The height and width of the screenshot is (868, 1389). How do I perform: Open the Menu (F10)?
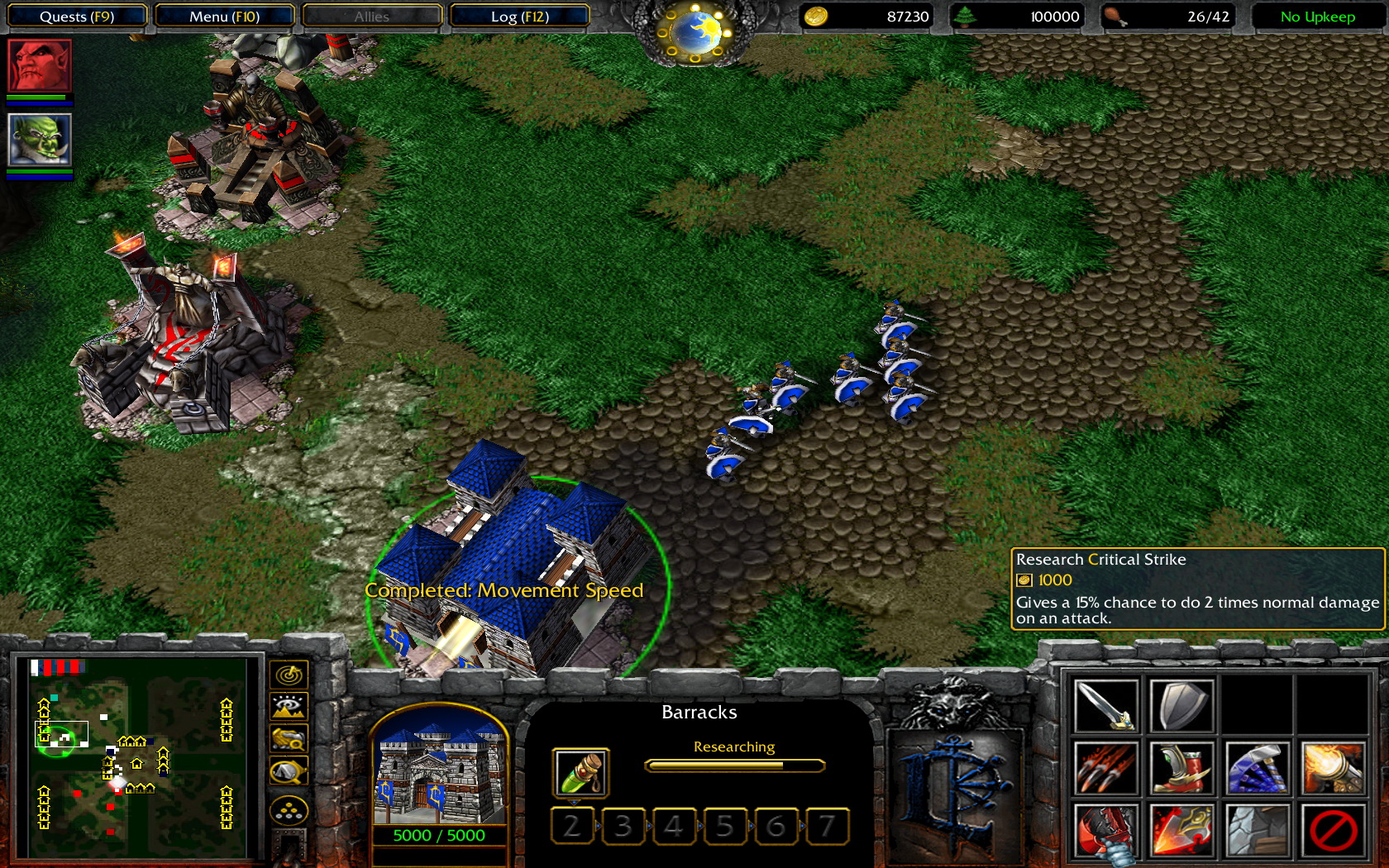pos(224,15)
